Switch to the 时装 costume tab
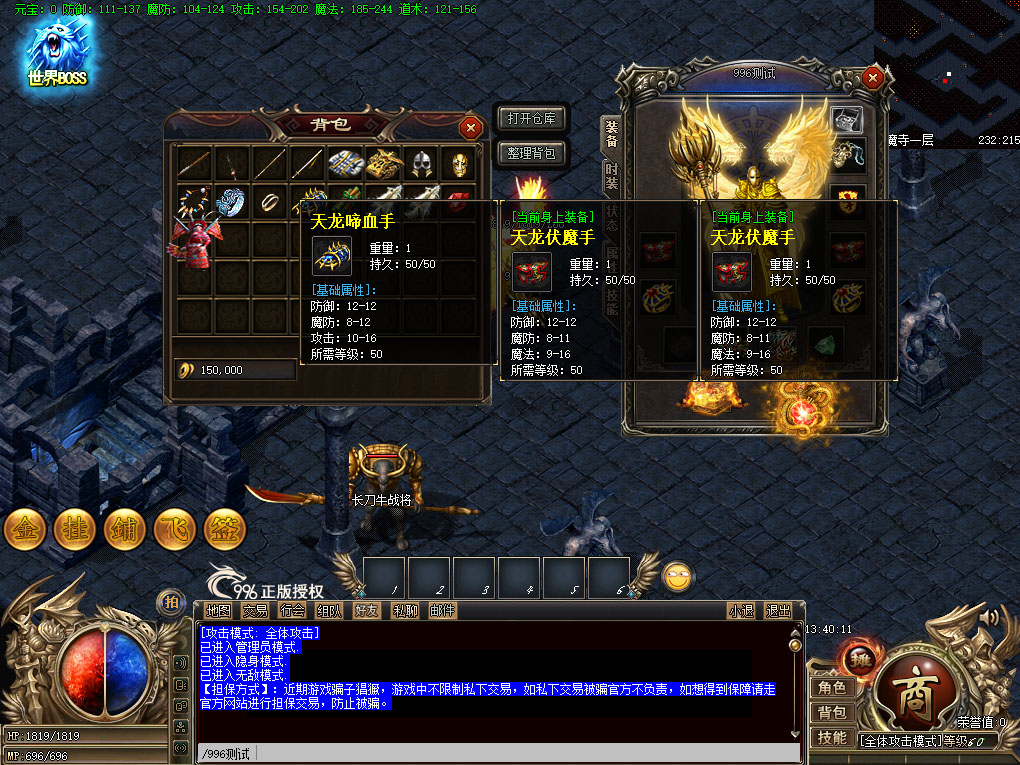Screen dimensions: 1020x765 [x=611, y=176]
